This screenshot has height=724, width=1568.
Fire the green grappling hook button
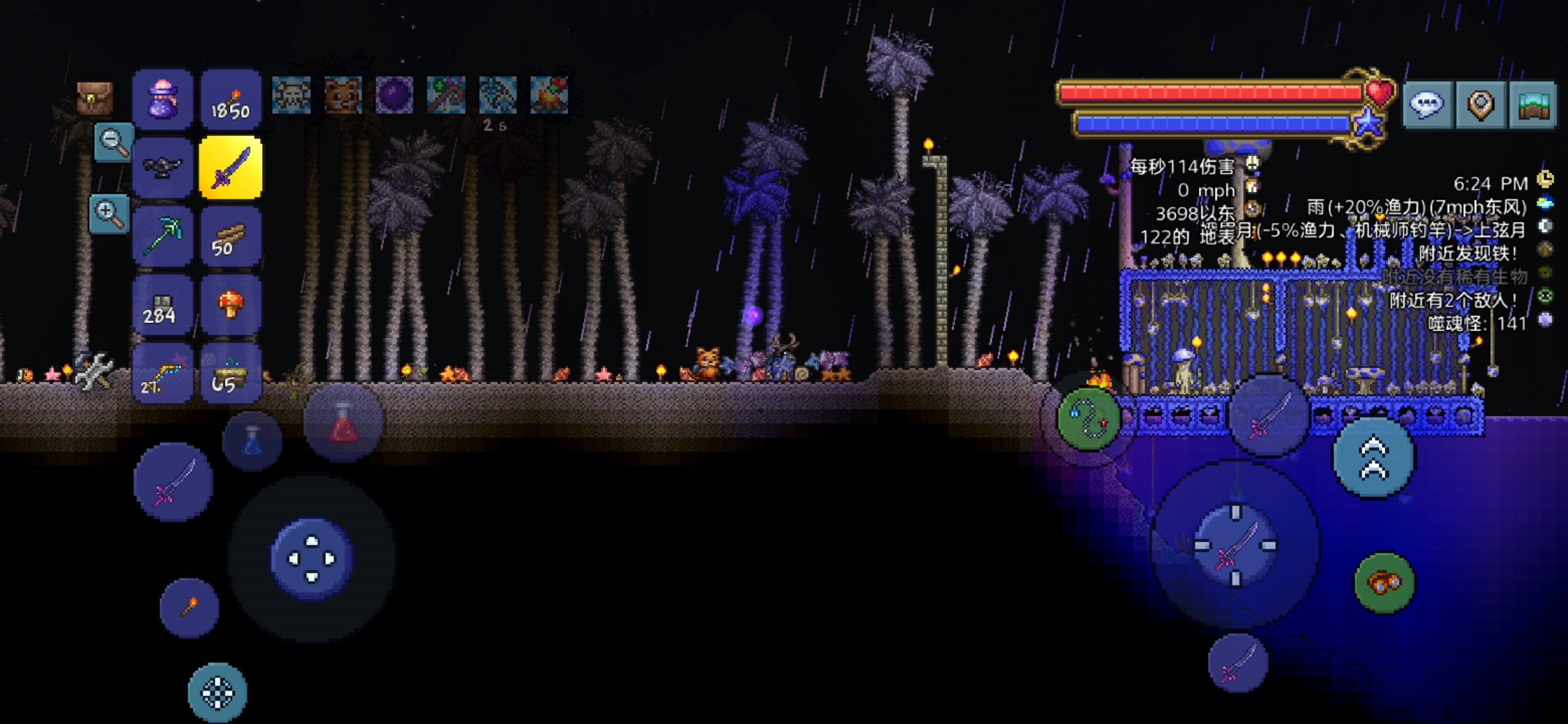click(1089, 418)
